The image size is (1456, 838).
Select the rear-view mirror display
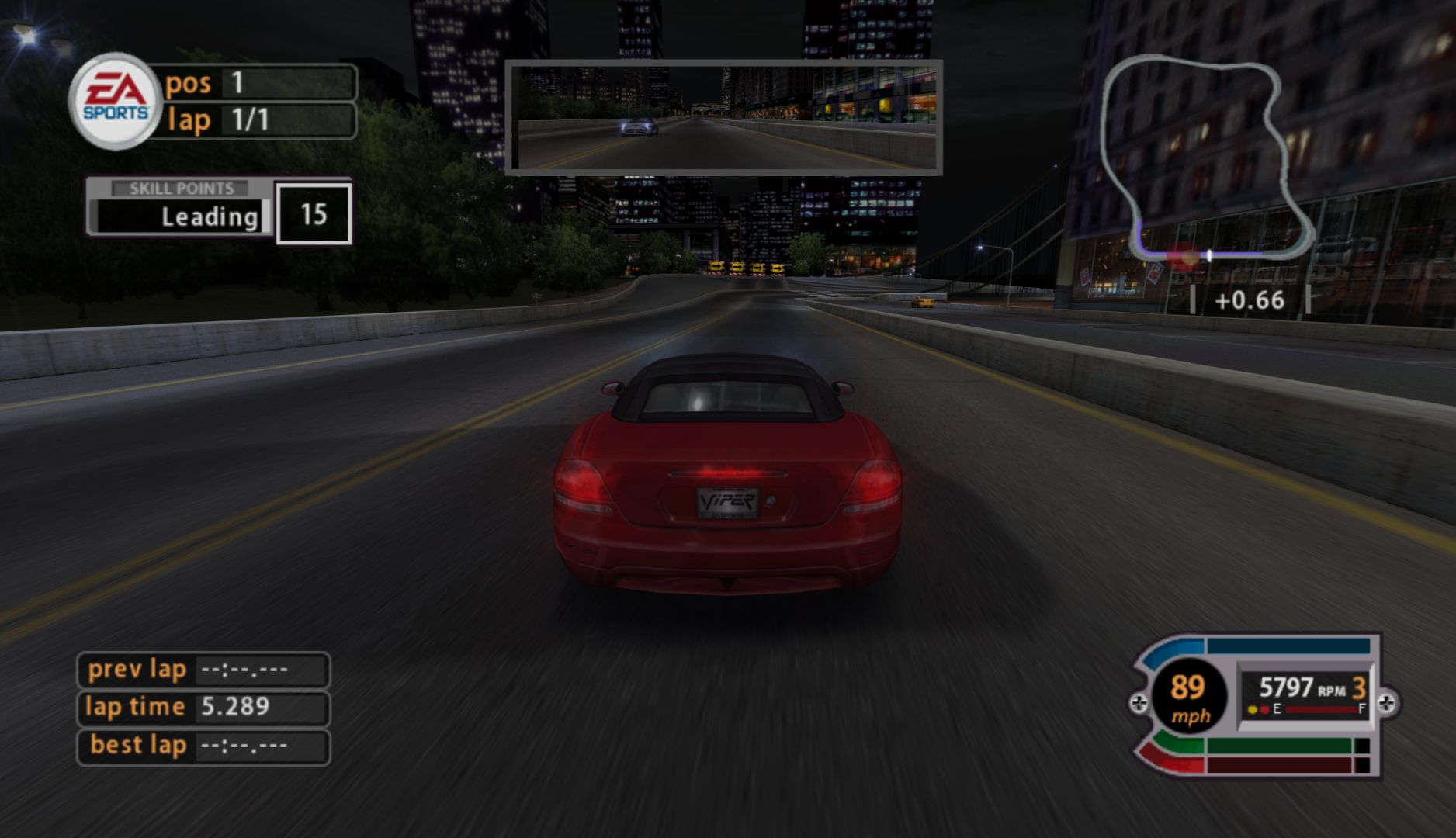click(x=724, y=117)
